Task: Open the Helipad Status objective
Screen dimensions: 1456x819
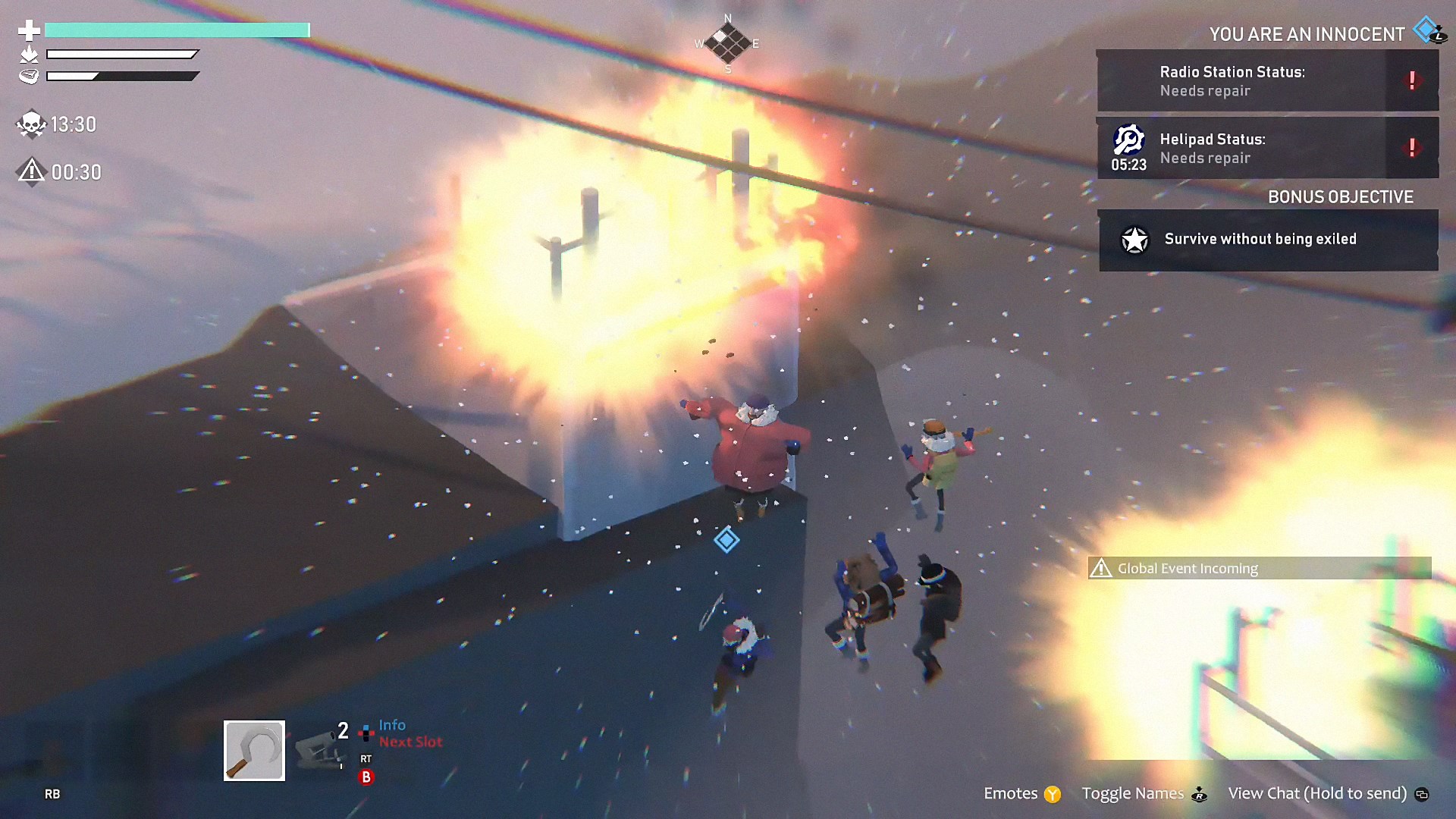Action: [x=1267, y=149]
